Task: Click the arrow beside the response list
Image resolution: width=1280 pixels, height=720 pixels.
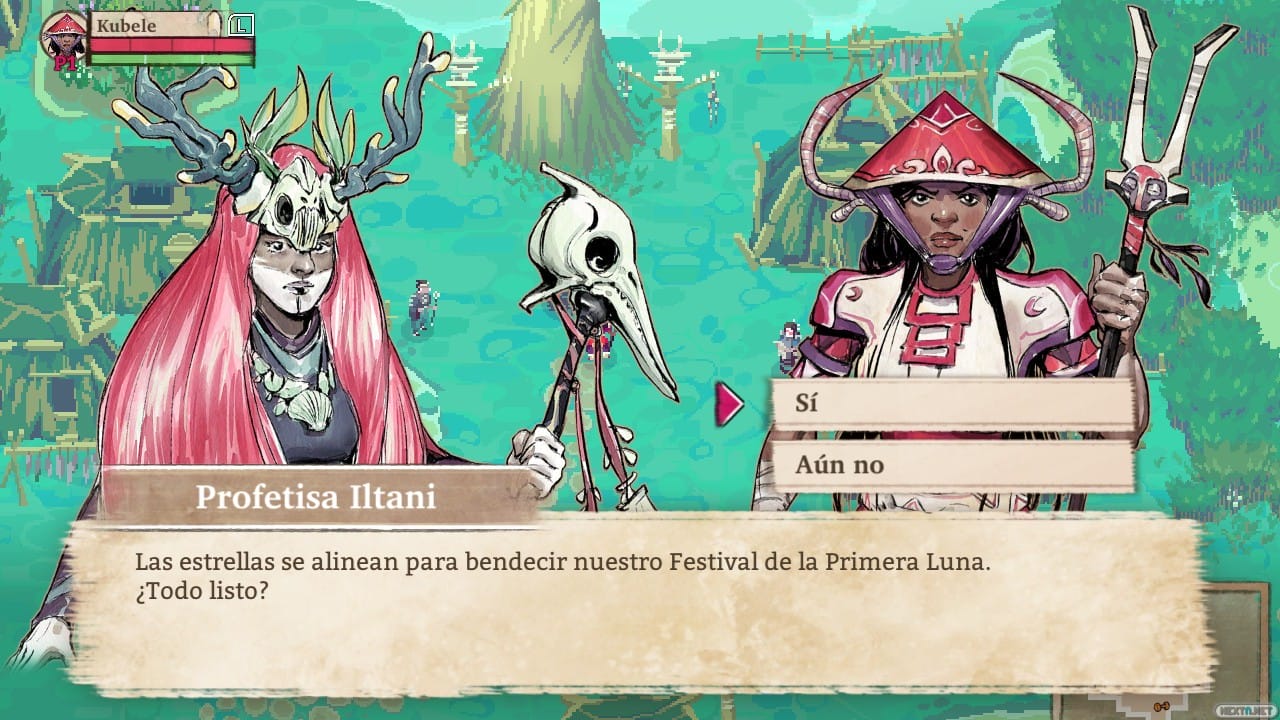Action: 728,403
